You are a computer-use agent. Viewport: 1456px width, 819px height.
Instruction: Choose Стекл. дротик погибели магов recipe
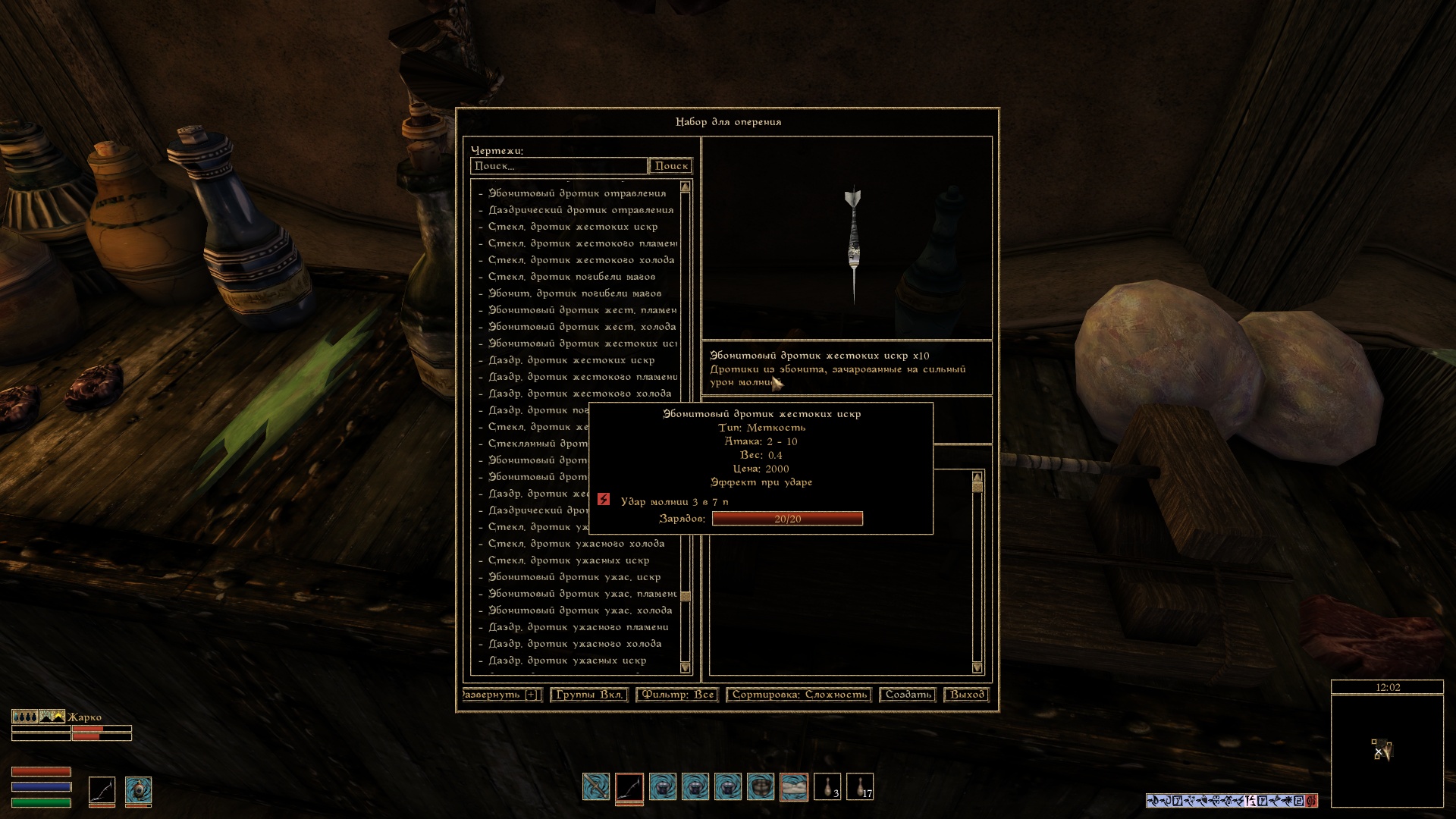(x=571, y=277)
